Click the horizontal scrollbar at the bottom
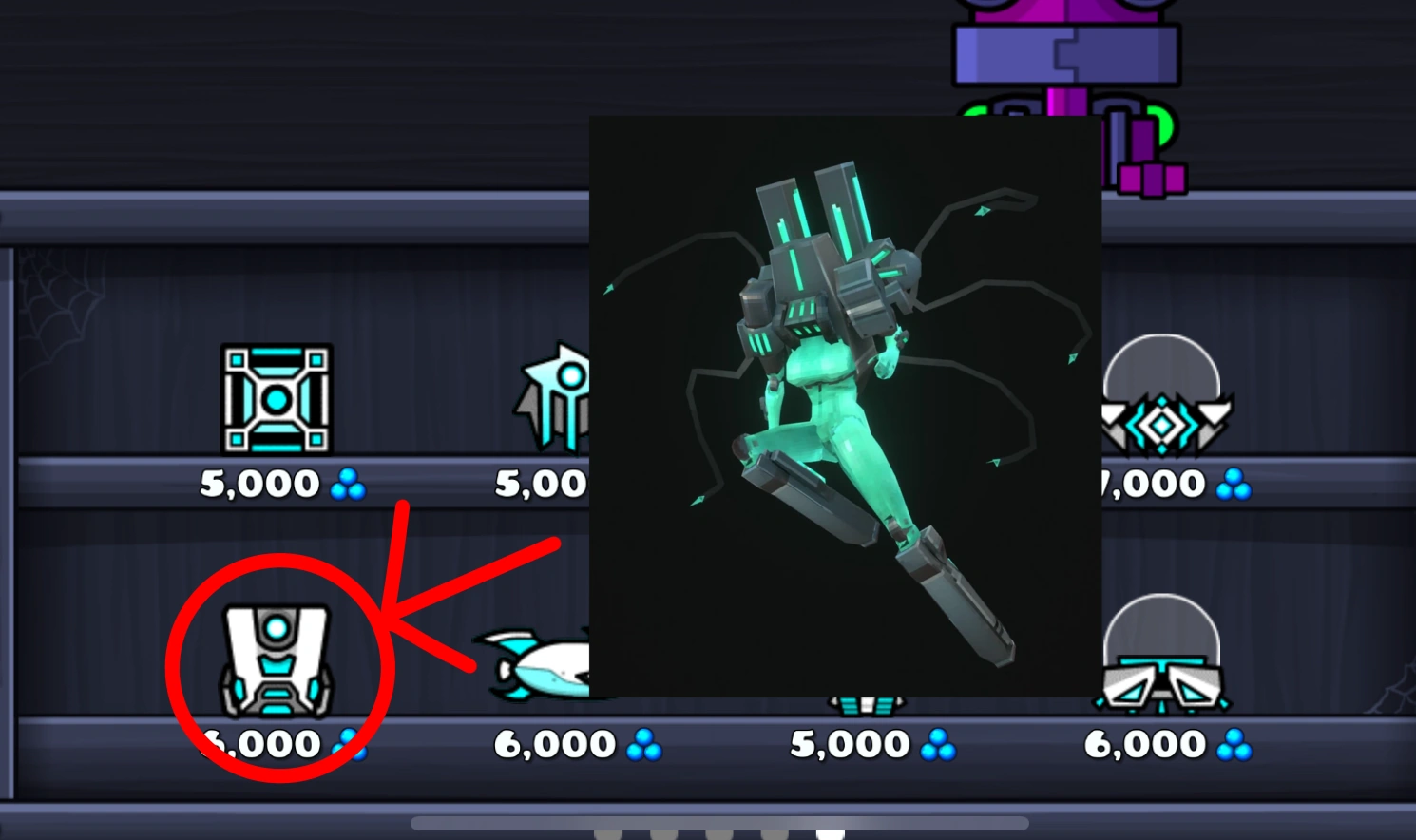Viewport: 1416px width, 840px height. (722, 821)
